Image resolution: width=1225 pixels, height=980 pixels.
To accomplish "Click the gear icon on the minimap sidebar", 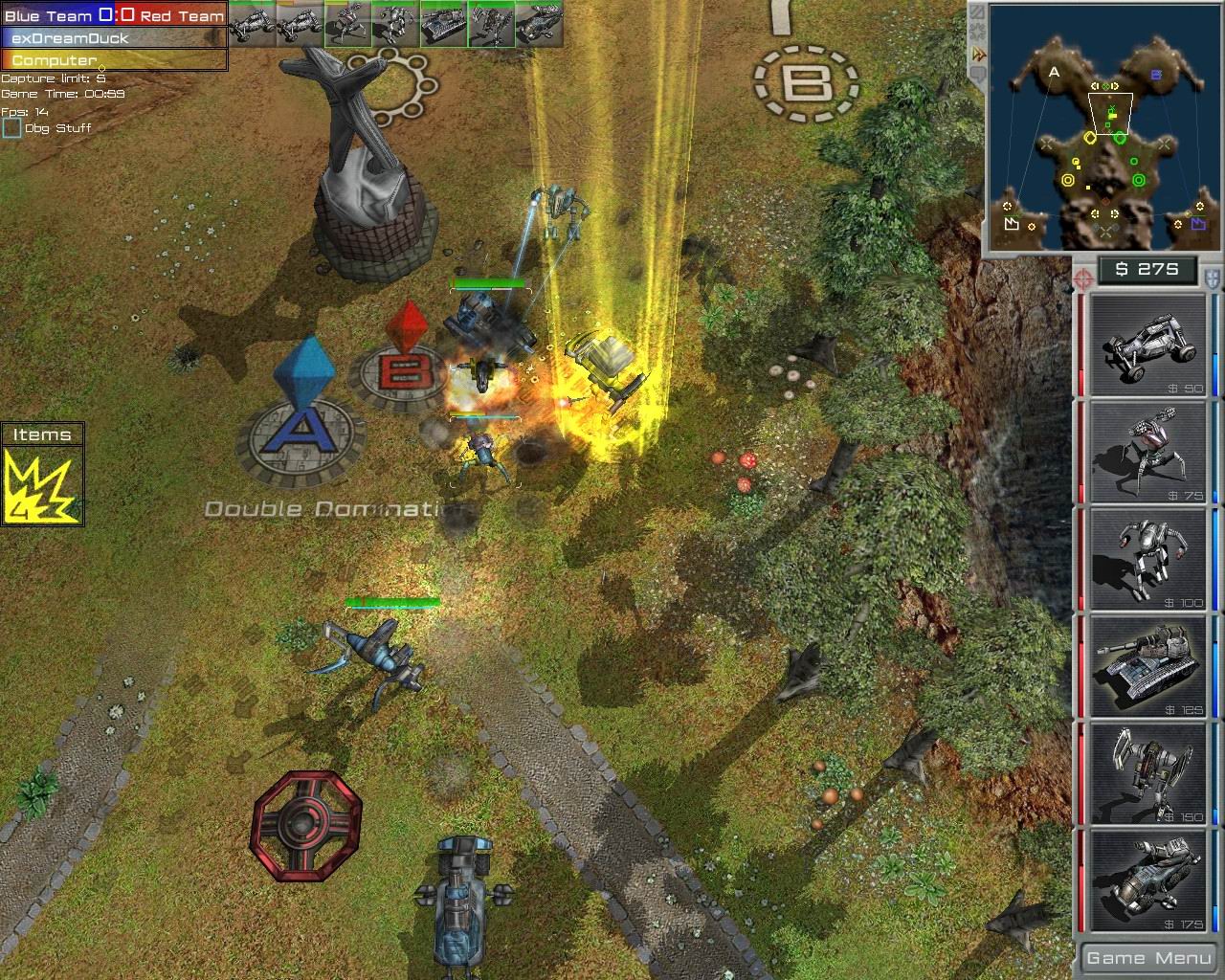I will point(978,29).
